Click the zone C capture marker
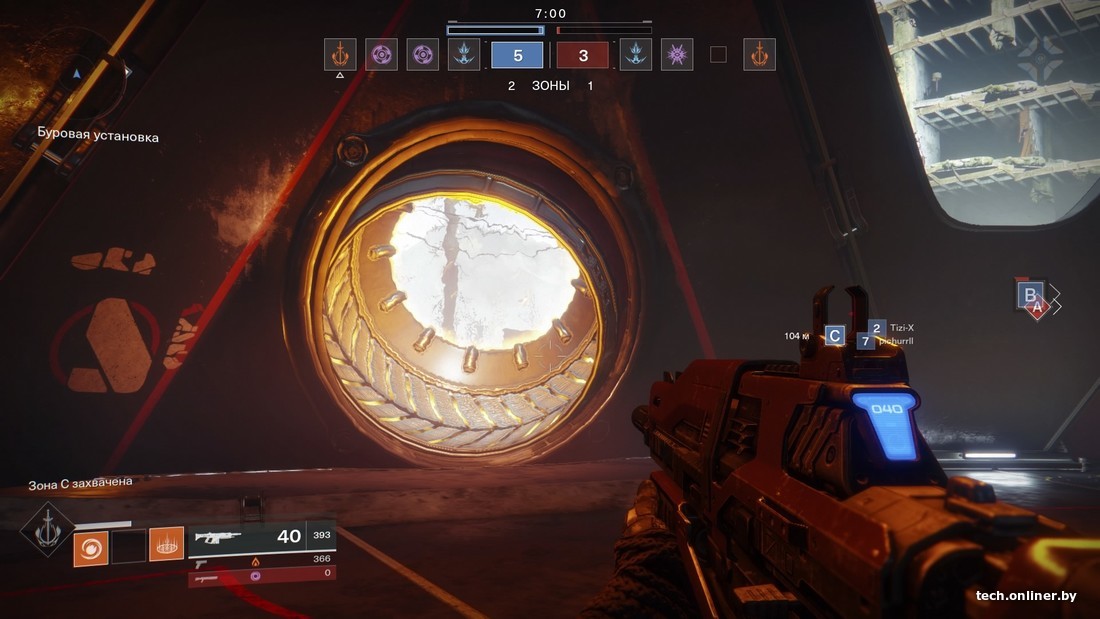Viewport: 1100px width, 619px height. tap(834, 336)
